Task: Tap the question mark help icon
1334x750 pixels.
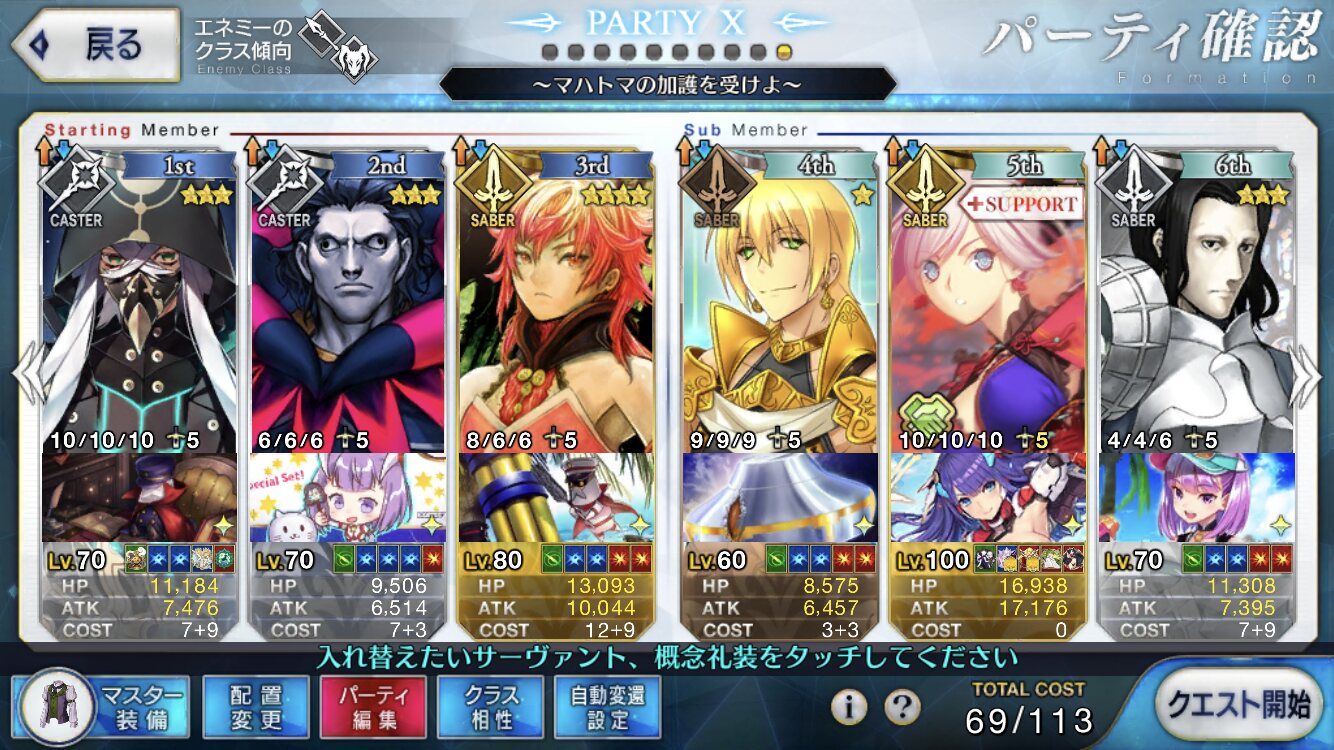Action: [902, 707]
